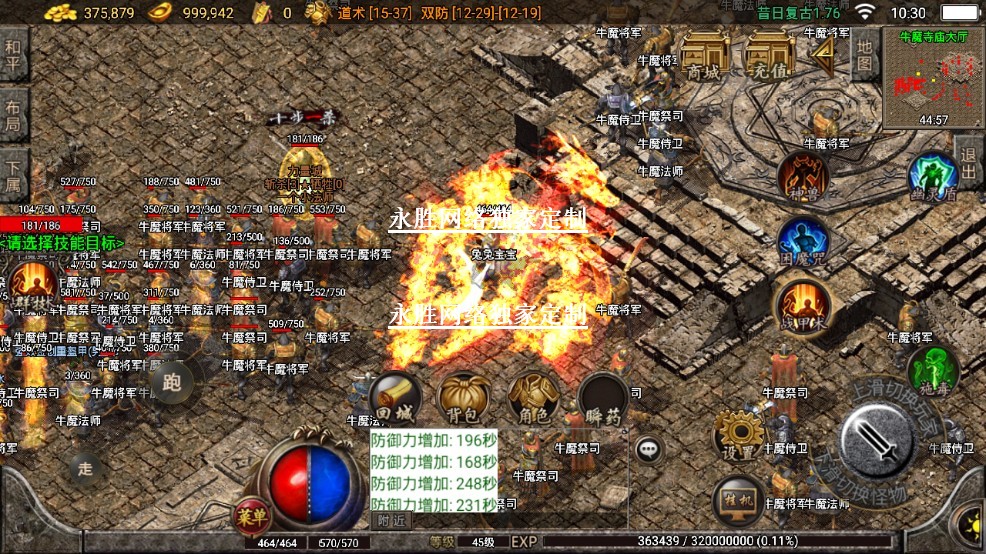Toggle 挂机 auto-battle mode
Viewport: 986px width, 554px height.
pos(740,499)
